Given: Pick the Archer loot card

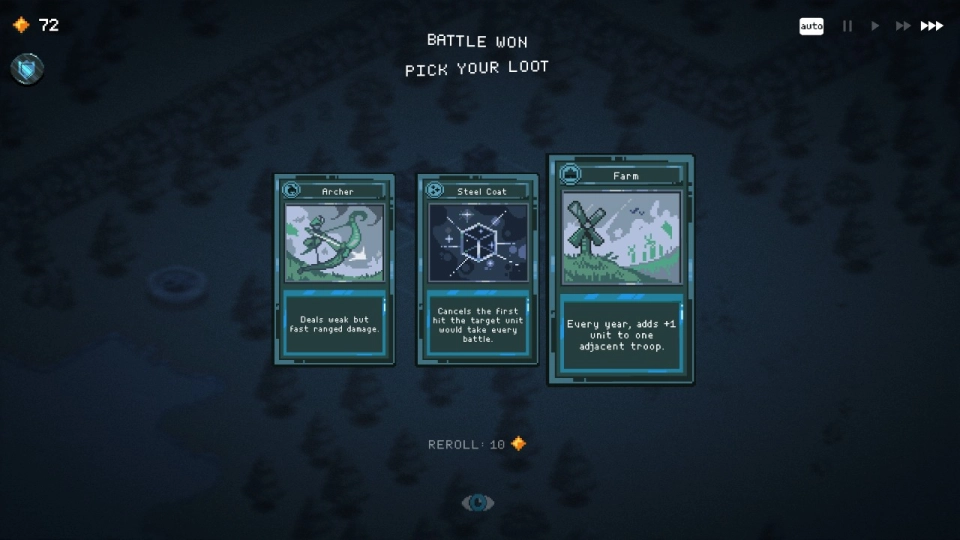Looking at the screenshot, I should [x=334, y=270].
